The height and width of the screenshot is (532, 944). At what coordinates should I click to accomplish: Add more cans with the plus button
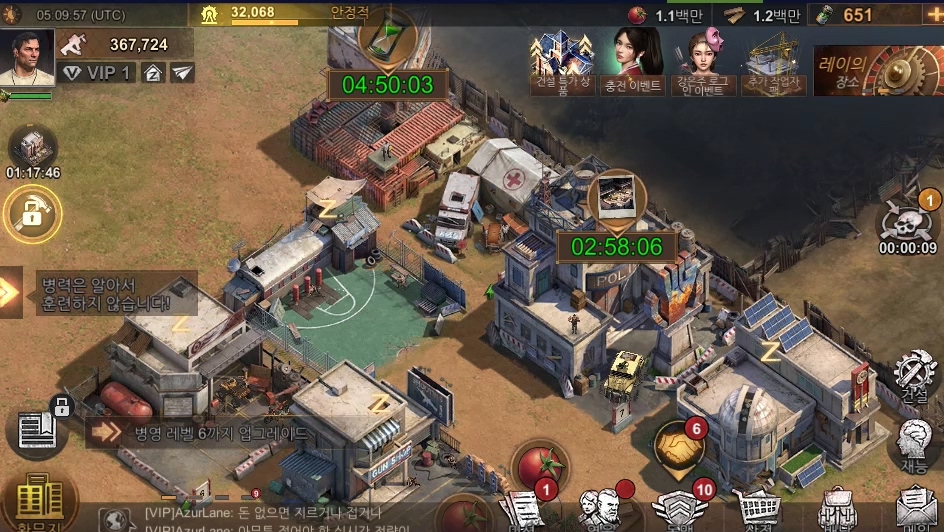pos(933,15)
